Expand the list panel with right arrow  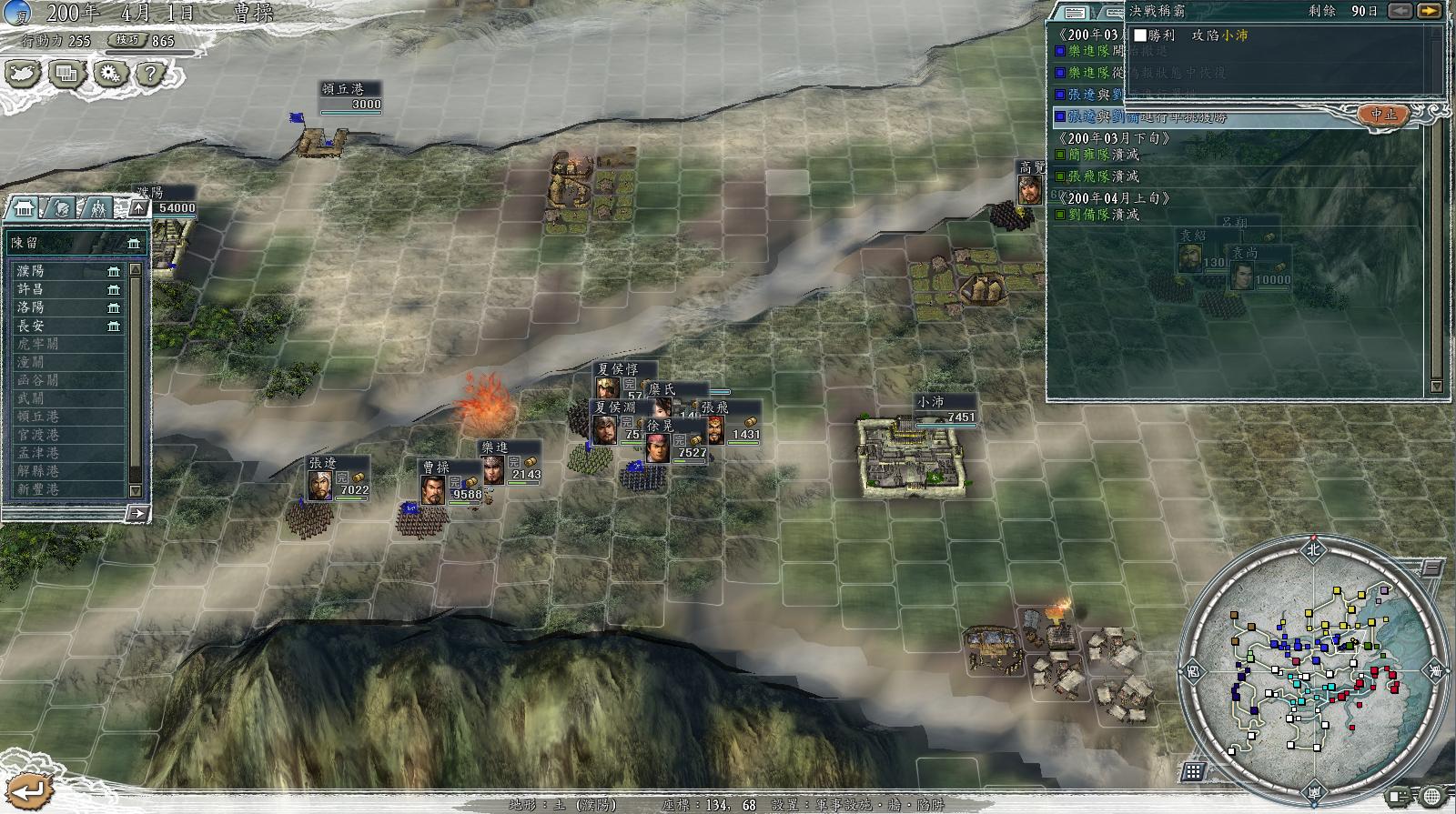click(x=136, y=514)
